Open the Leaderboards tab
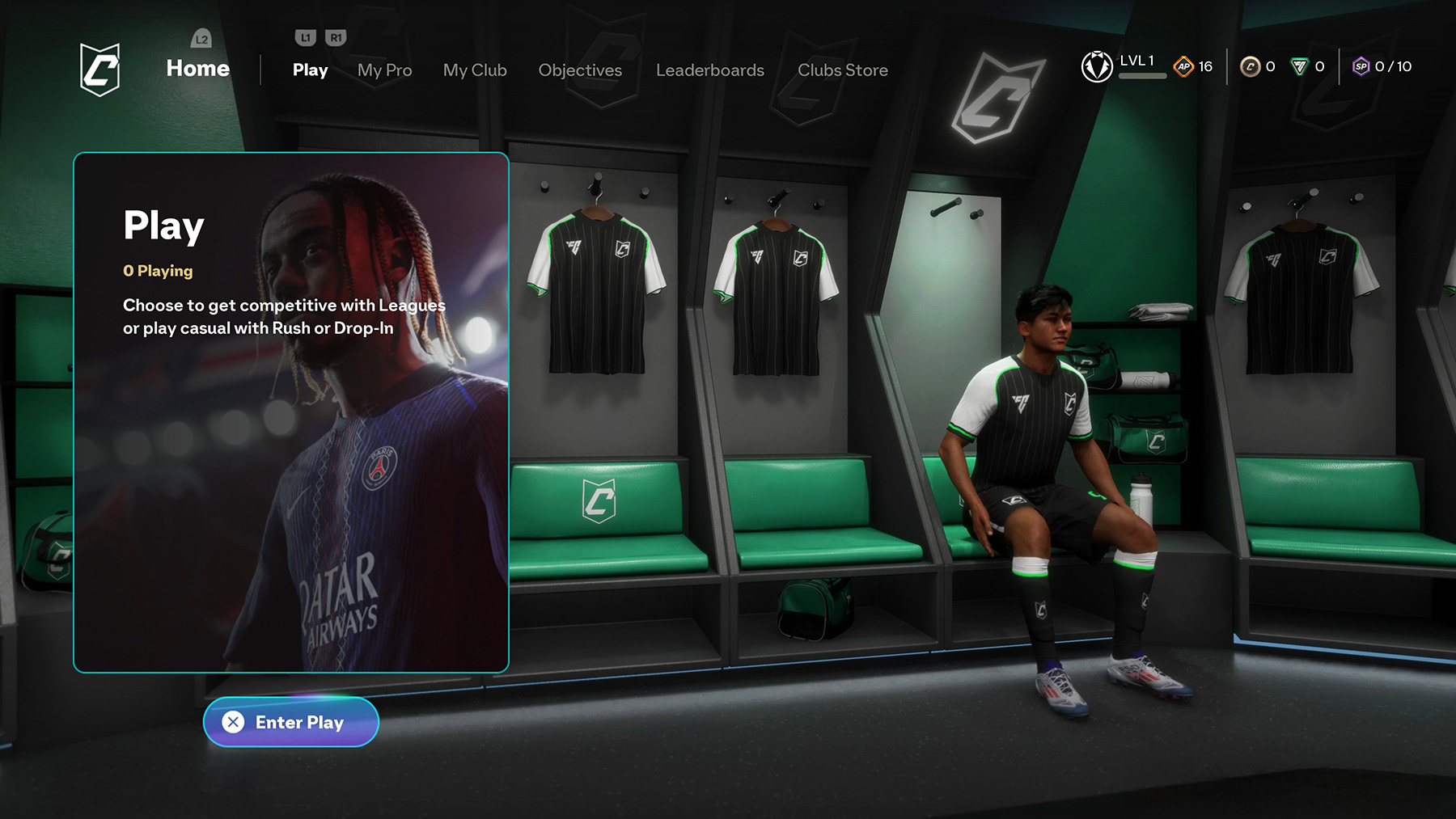 click(709, 70)
